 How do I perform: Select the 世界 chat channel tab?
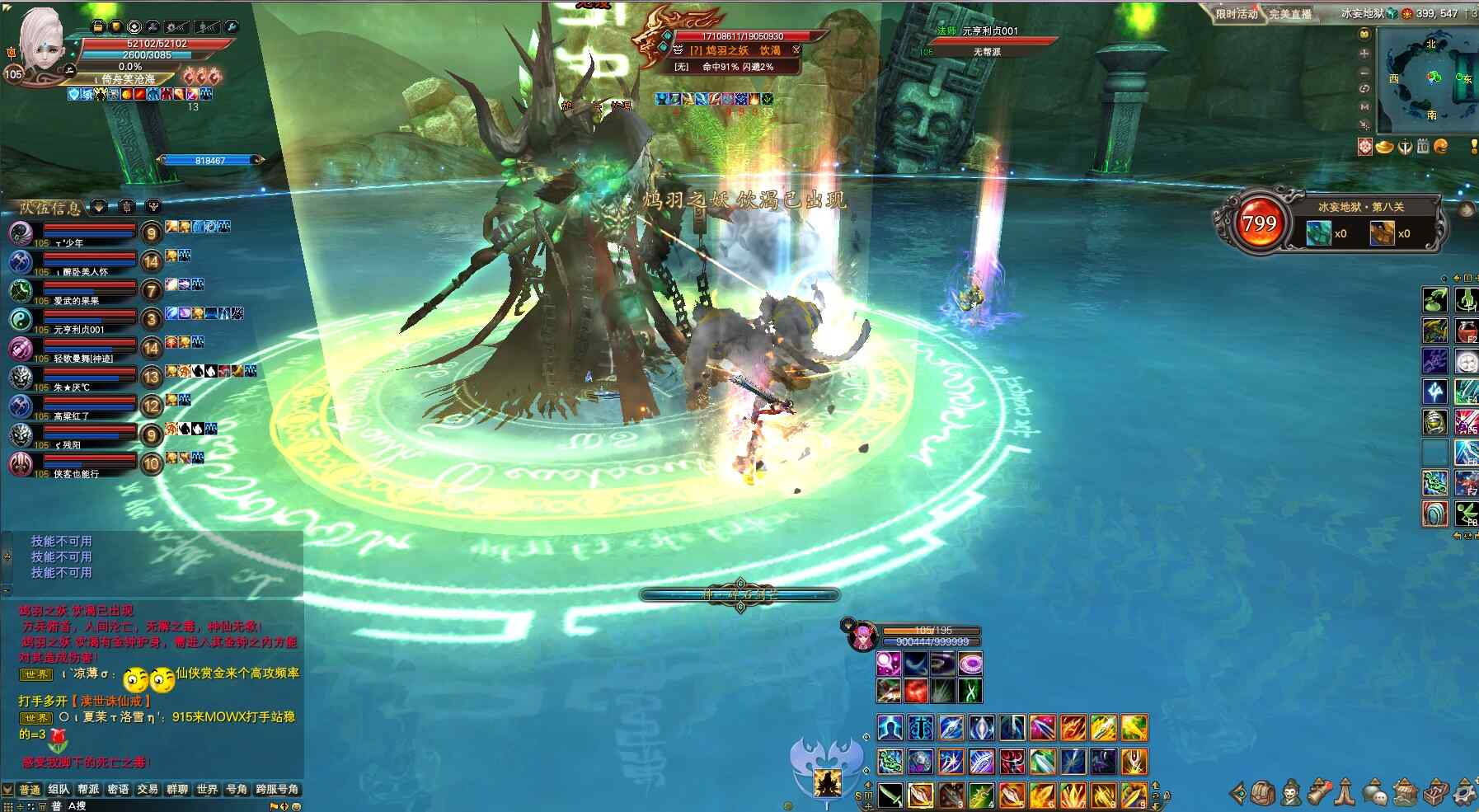tap(207, 789)
